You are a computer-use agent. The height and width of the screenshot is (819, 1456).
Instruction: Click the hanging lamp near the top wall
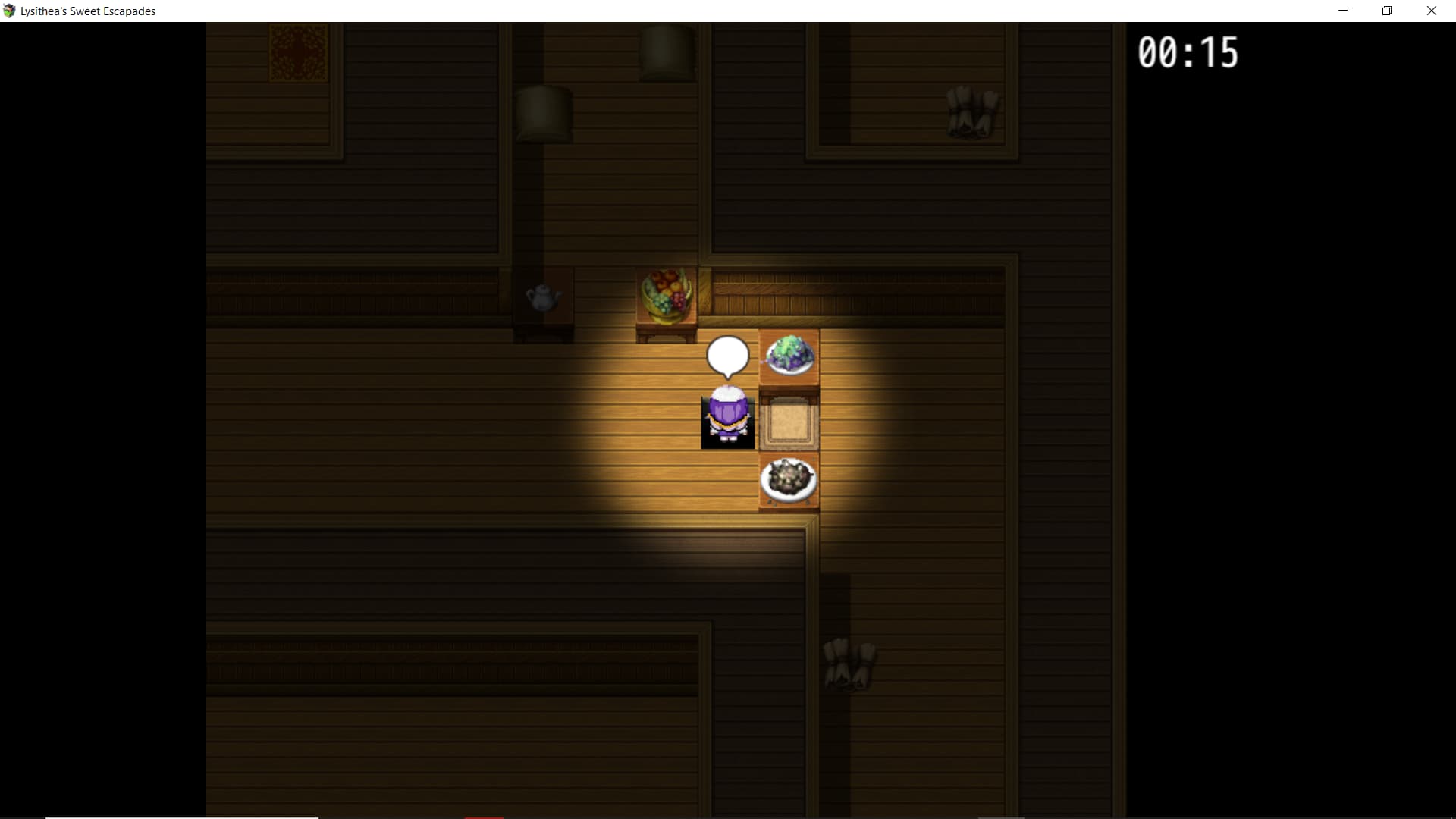pyautogui.click(x=543, y=114)
